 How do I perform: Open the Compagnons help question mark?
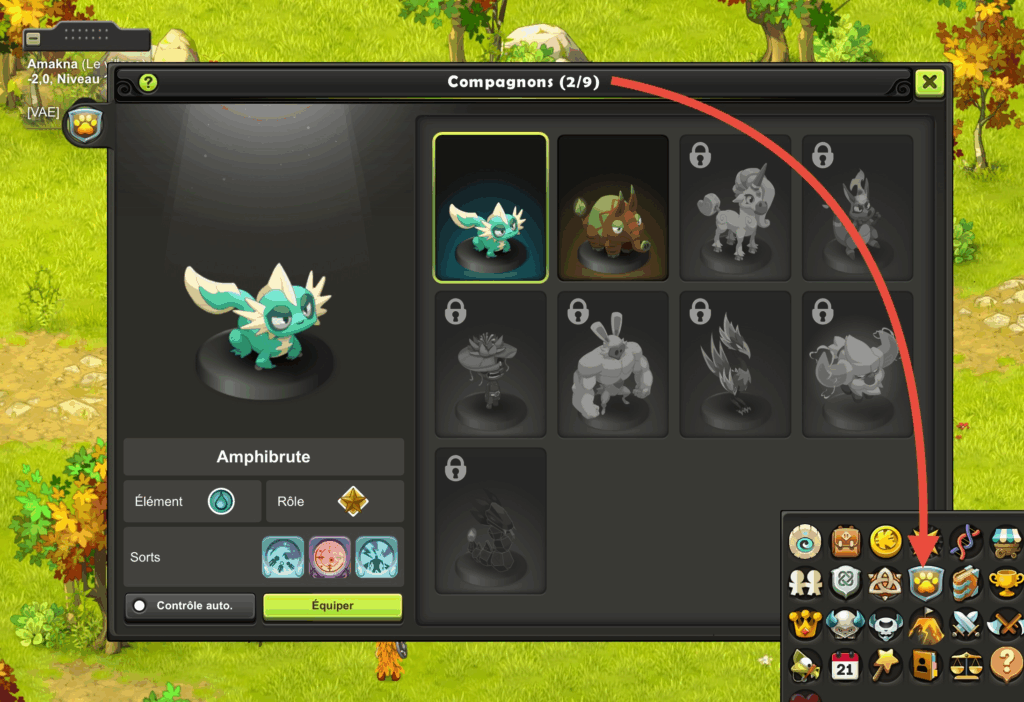pos(149,83)
